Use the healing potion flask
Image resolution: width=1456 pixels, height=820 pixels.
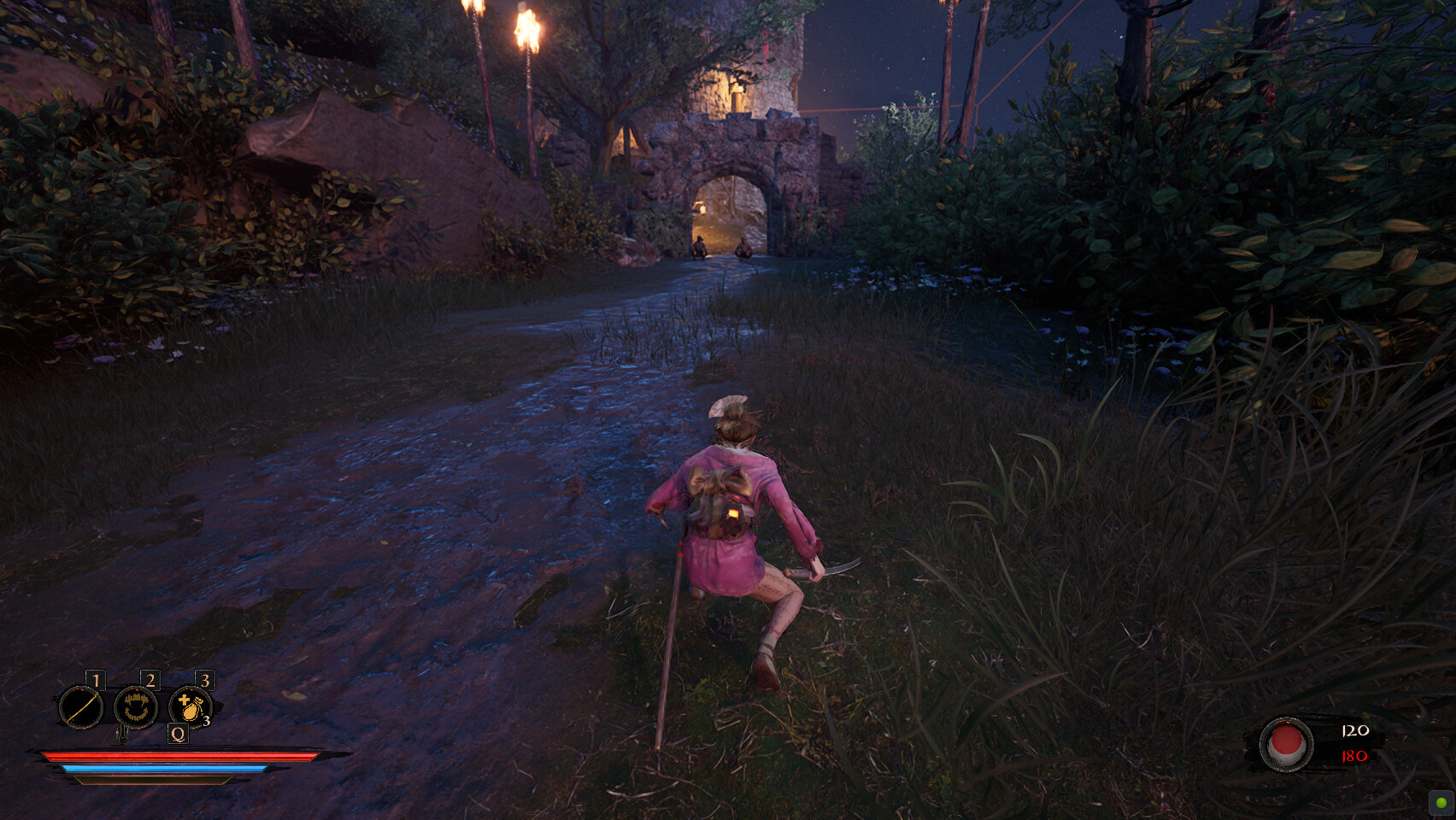pos(190,707)
